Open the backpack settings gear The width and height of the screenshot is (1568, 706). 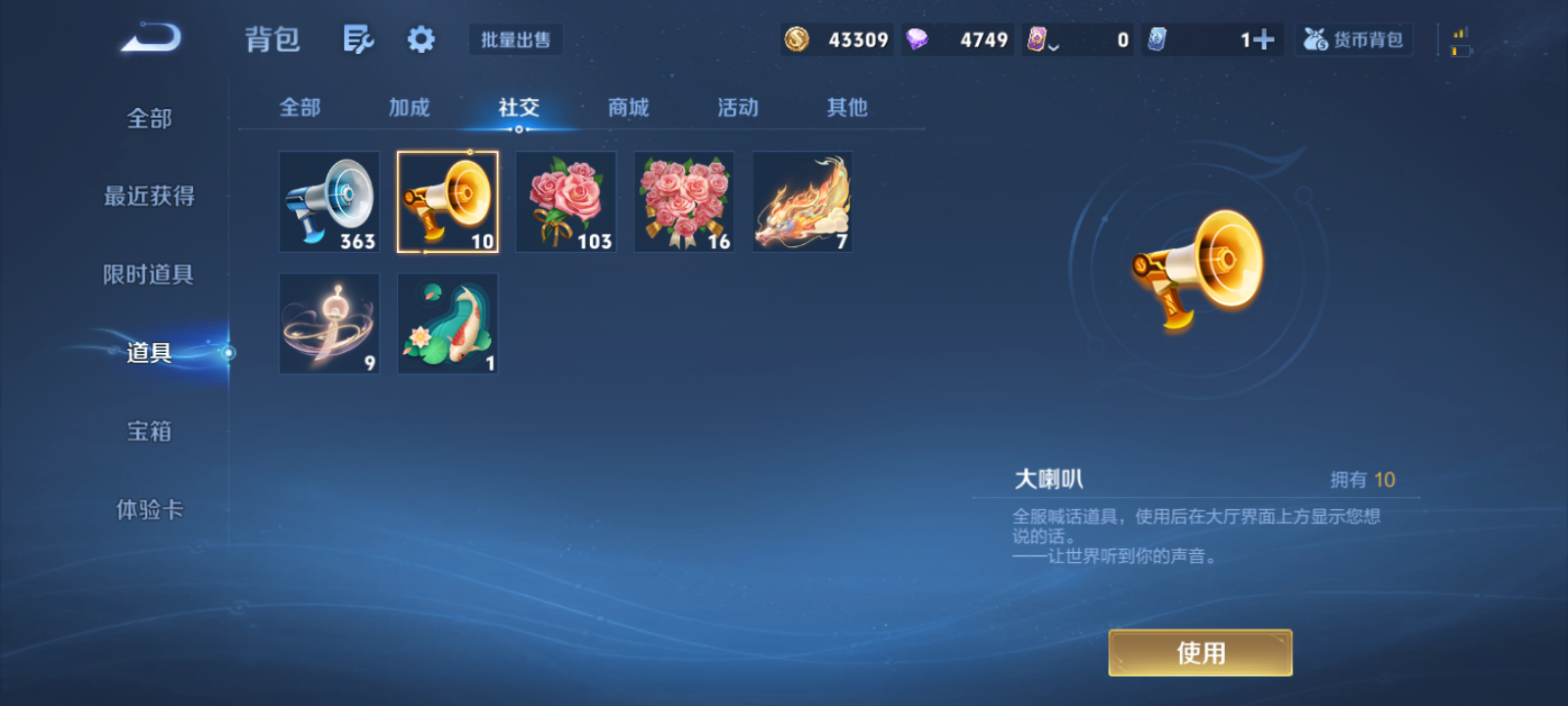point(419,39)
